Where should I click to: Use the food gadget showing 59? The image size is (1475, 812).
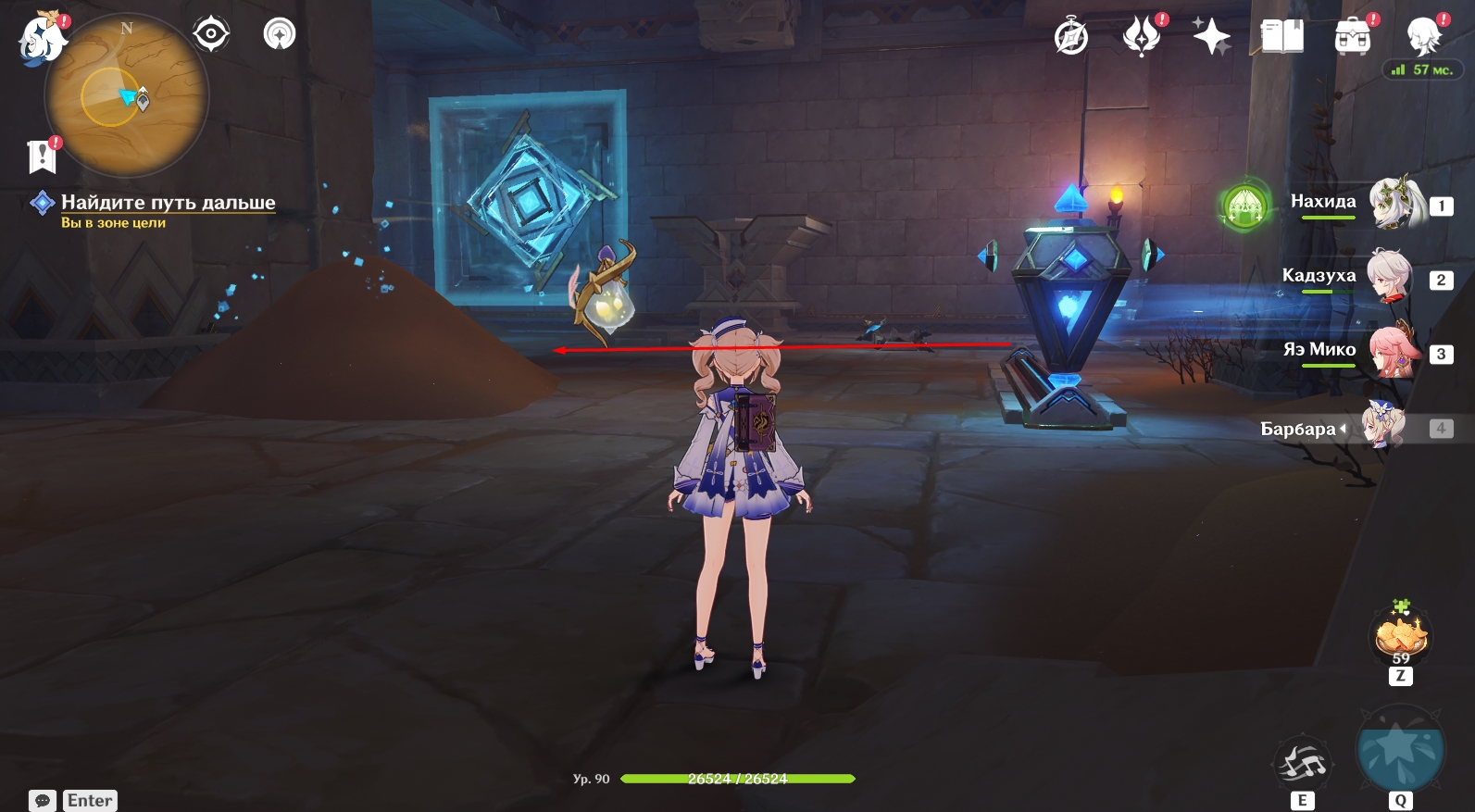pyautogui.click(x=1401, y=636)
